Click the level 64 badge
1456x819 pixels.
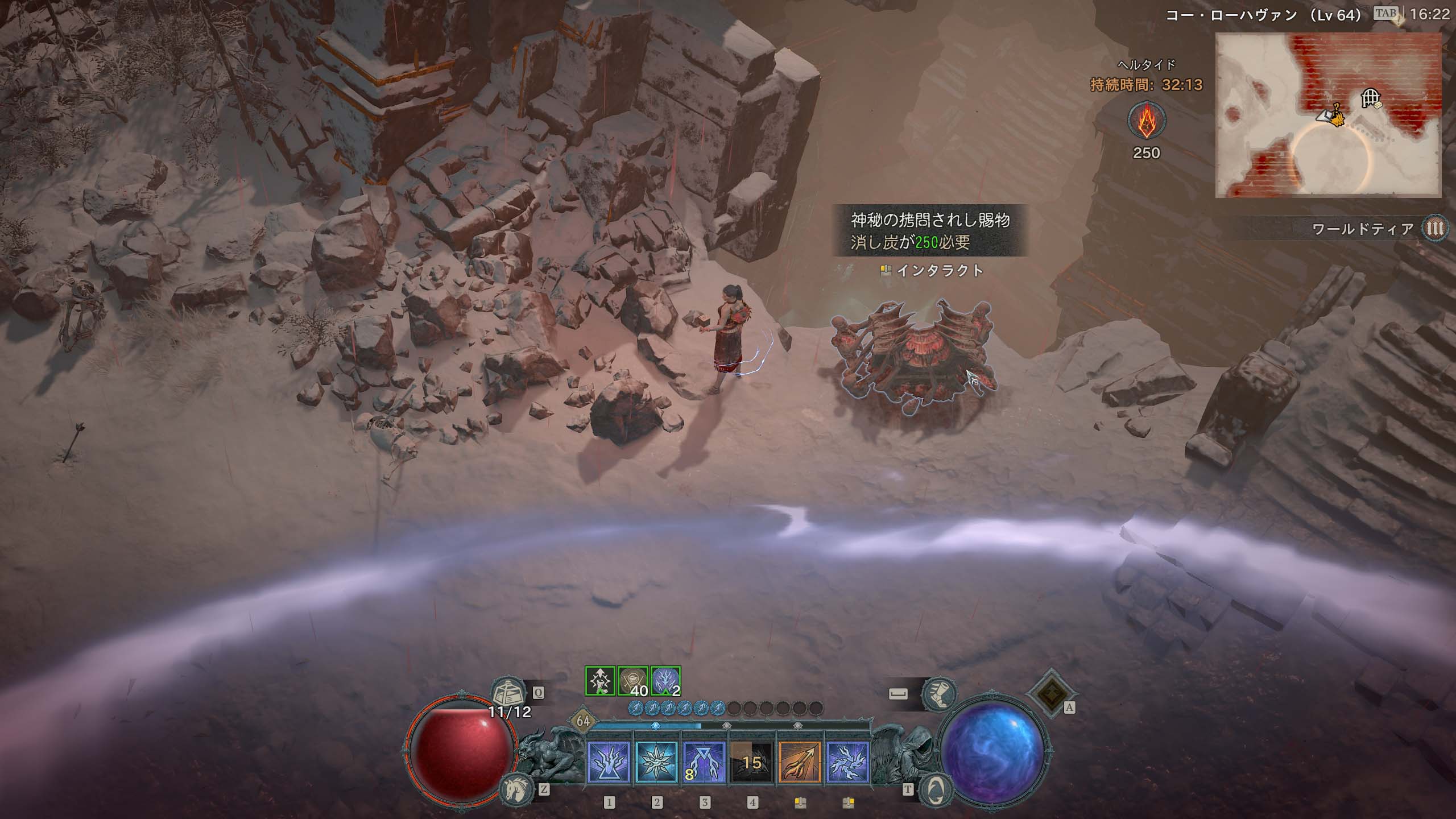583,721
